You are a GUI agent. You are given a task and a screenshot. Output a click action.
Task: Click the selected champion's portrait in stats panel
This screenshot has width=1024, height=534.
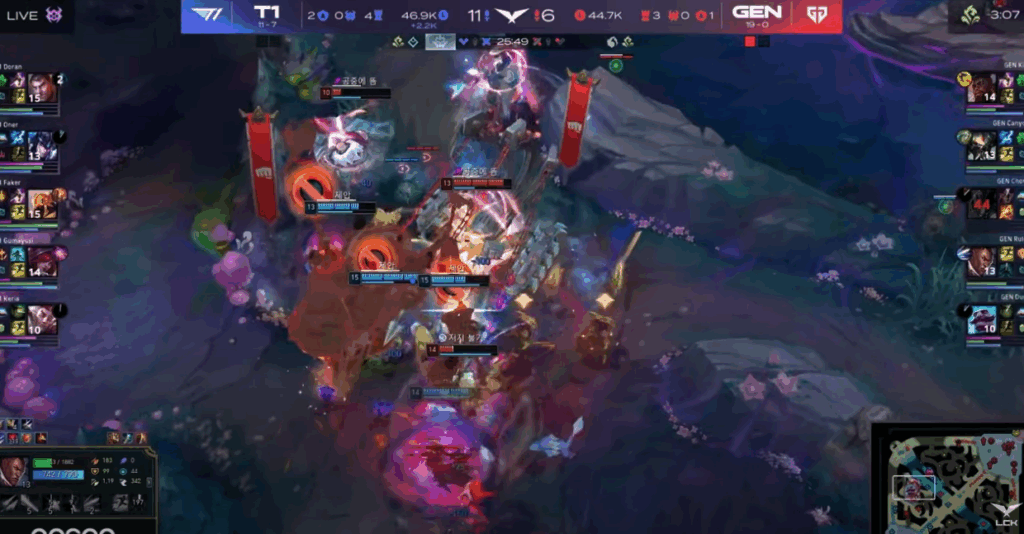point(14,471)
